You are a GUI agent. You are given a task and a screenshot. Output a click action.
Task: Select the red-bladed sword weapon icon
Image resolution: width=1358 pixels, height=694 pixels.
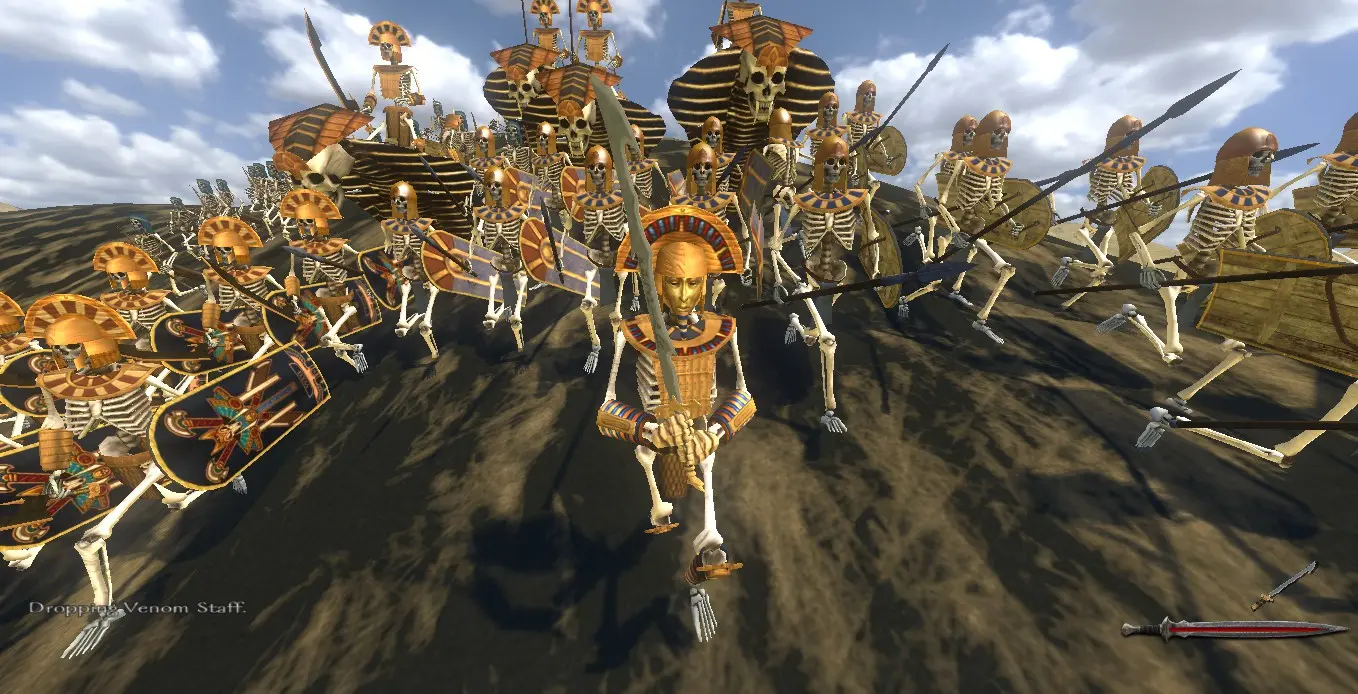[x=1232, y=629]
